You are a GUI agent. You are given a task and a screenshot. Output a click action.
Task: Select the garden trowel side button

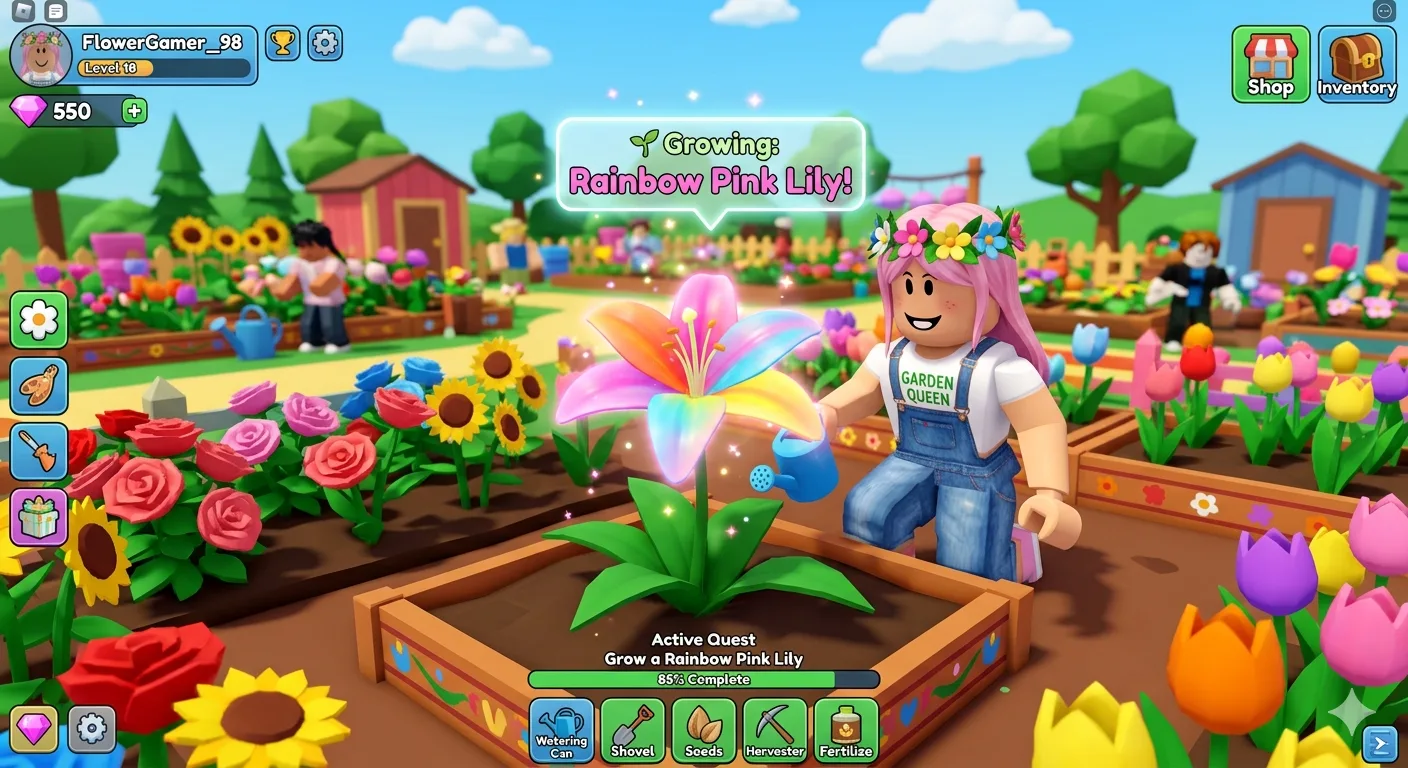coord(39,451)
